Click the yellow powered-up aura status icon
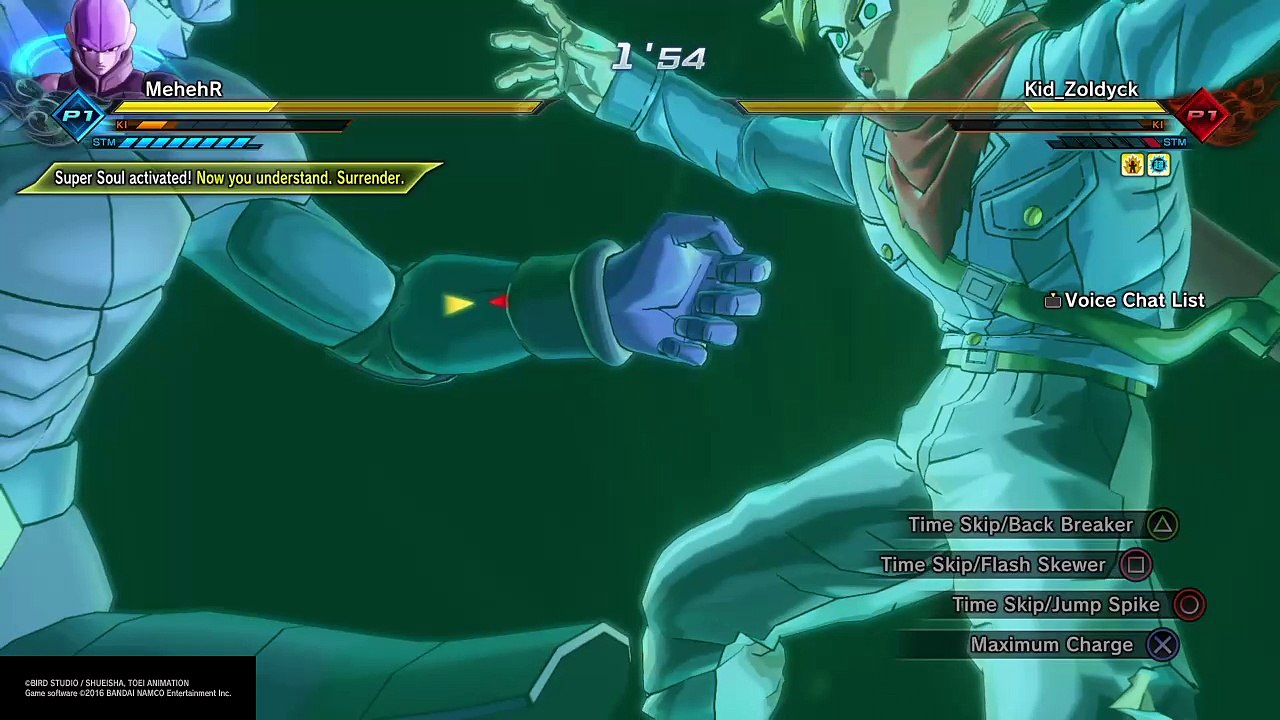The width and height of the screenshot is (1280, 720). pos(1132,165)
